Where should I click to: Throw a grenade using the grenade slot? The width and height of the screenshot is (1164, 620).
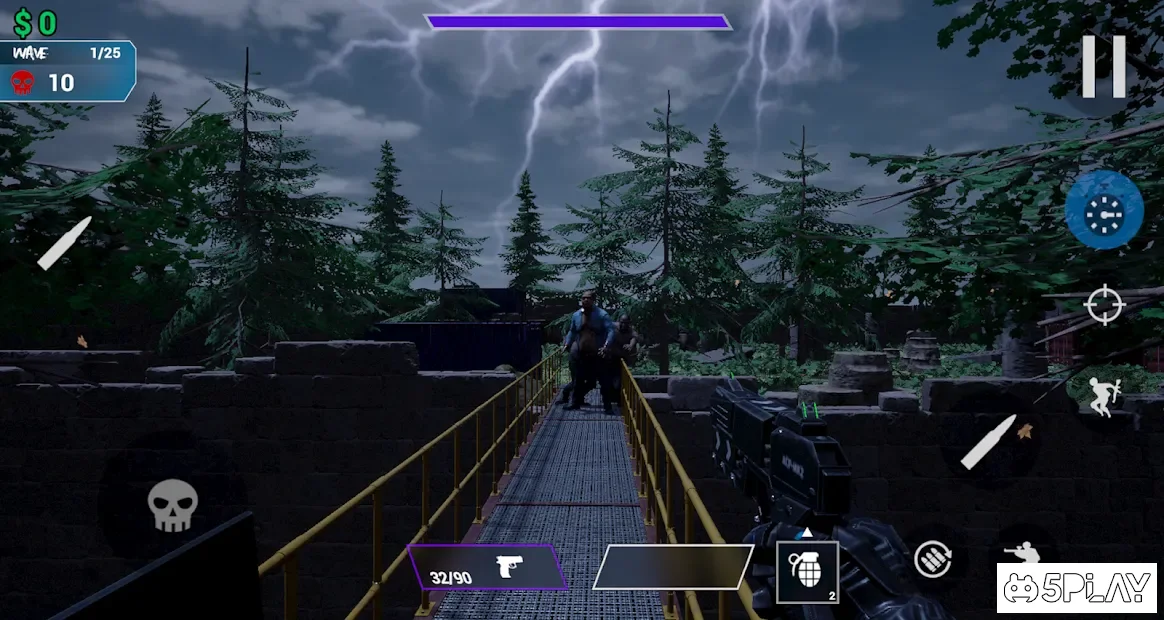point(807,572)
